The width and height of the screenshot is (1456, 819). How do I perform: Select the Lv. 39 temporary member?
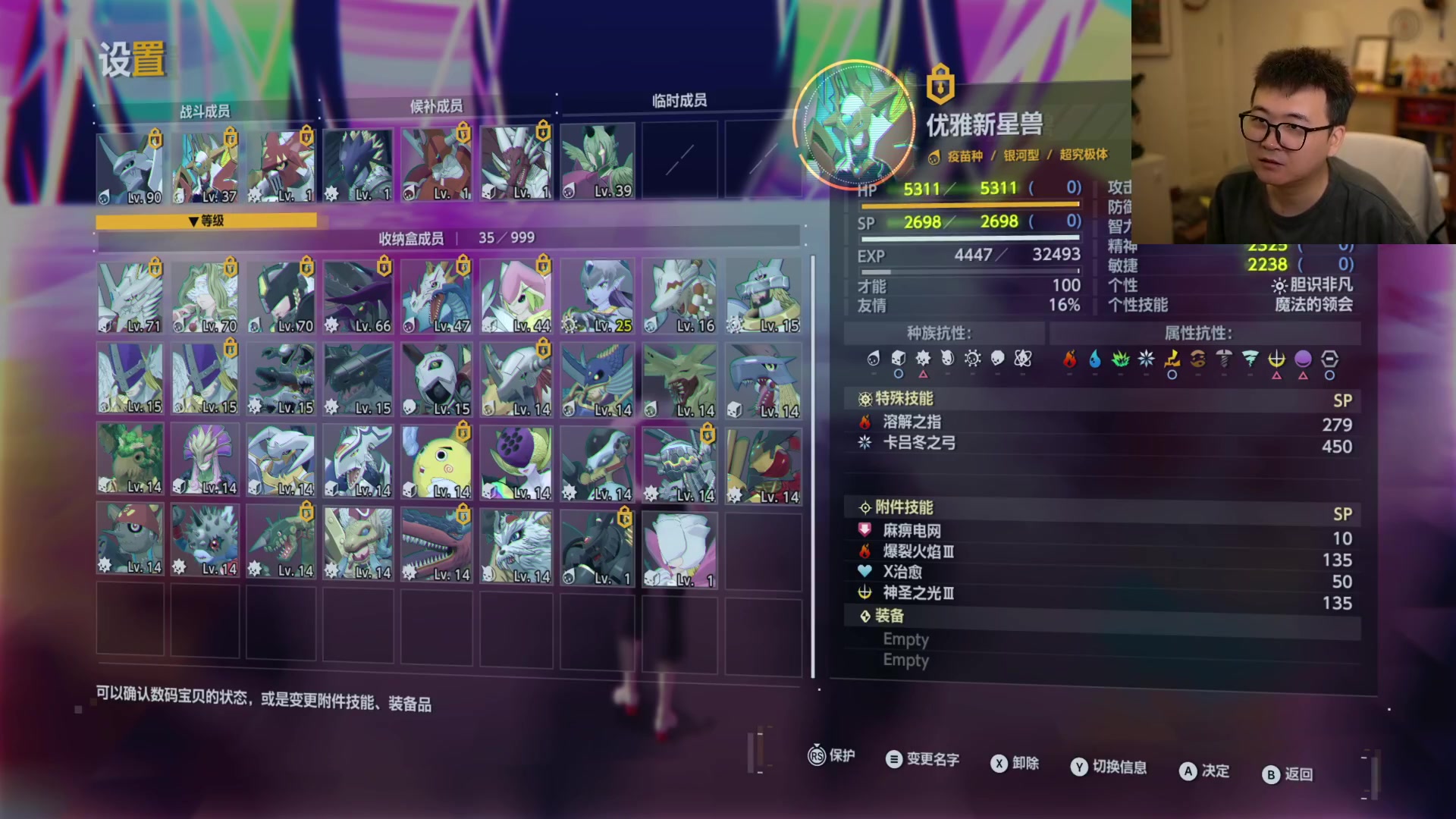598,163
